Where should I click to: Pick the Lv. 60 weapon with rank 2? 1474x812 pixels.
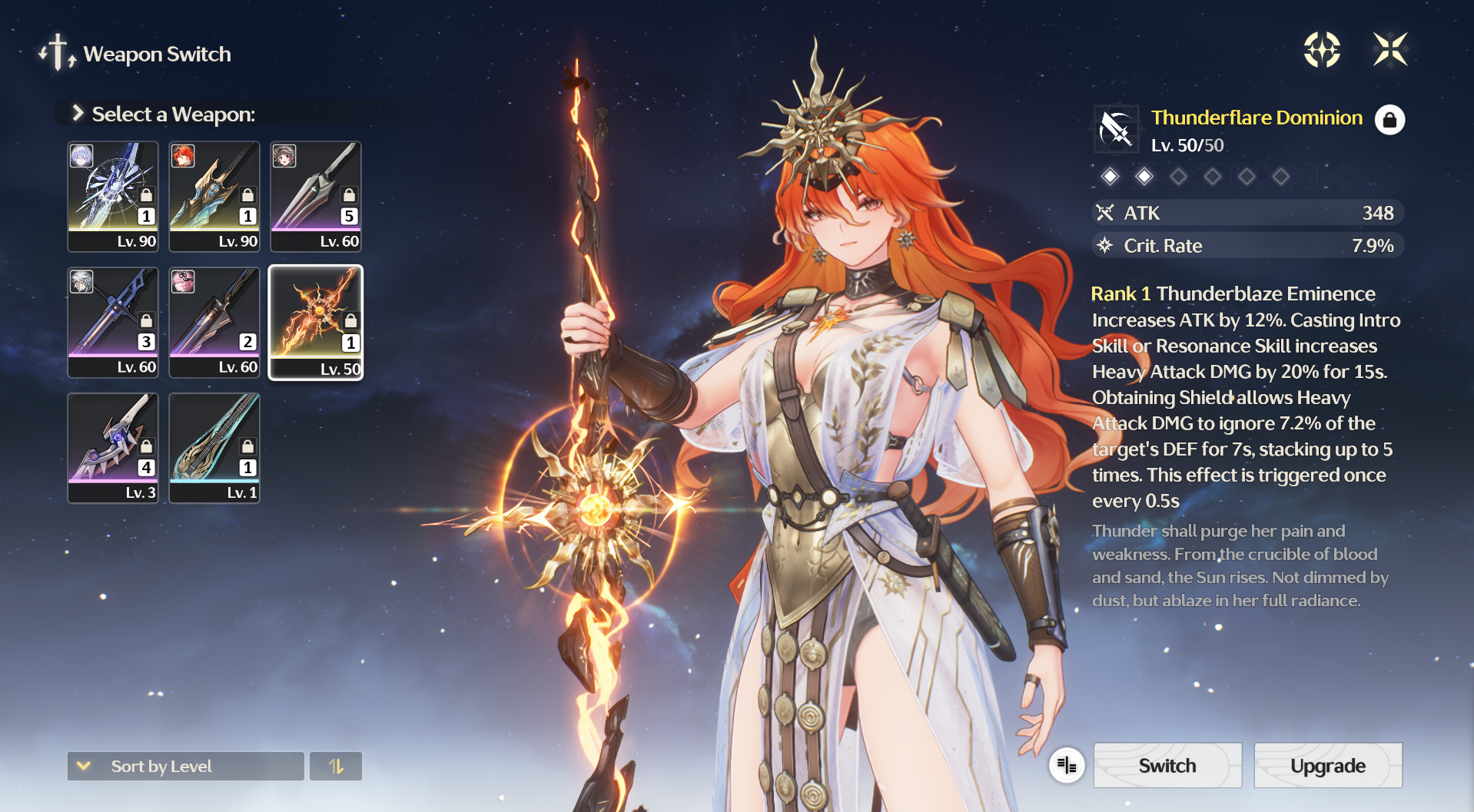coord(214,323)
